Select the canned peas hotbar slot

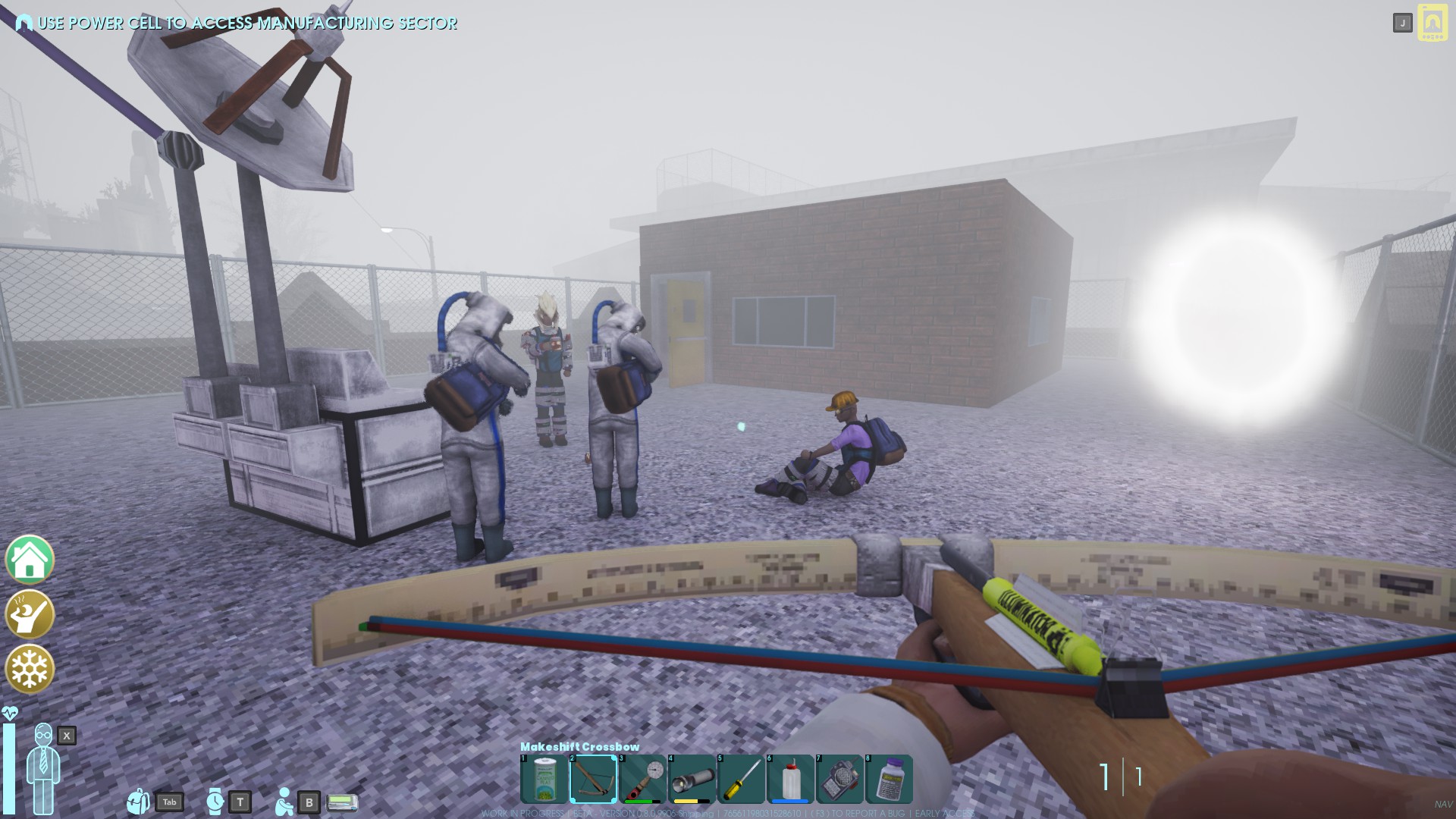(544, 779)
